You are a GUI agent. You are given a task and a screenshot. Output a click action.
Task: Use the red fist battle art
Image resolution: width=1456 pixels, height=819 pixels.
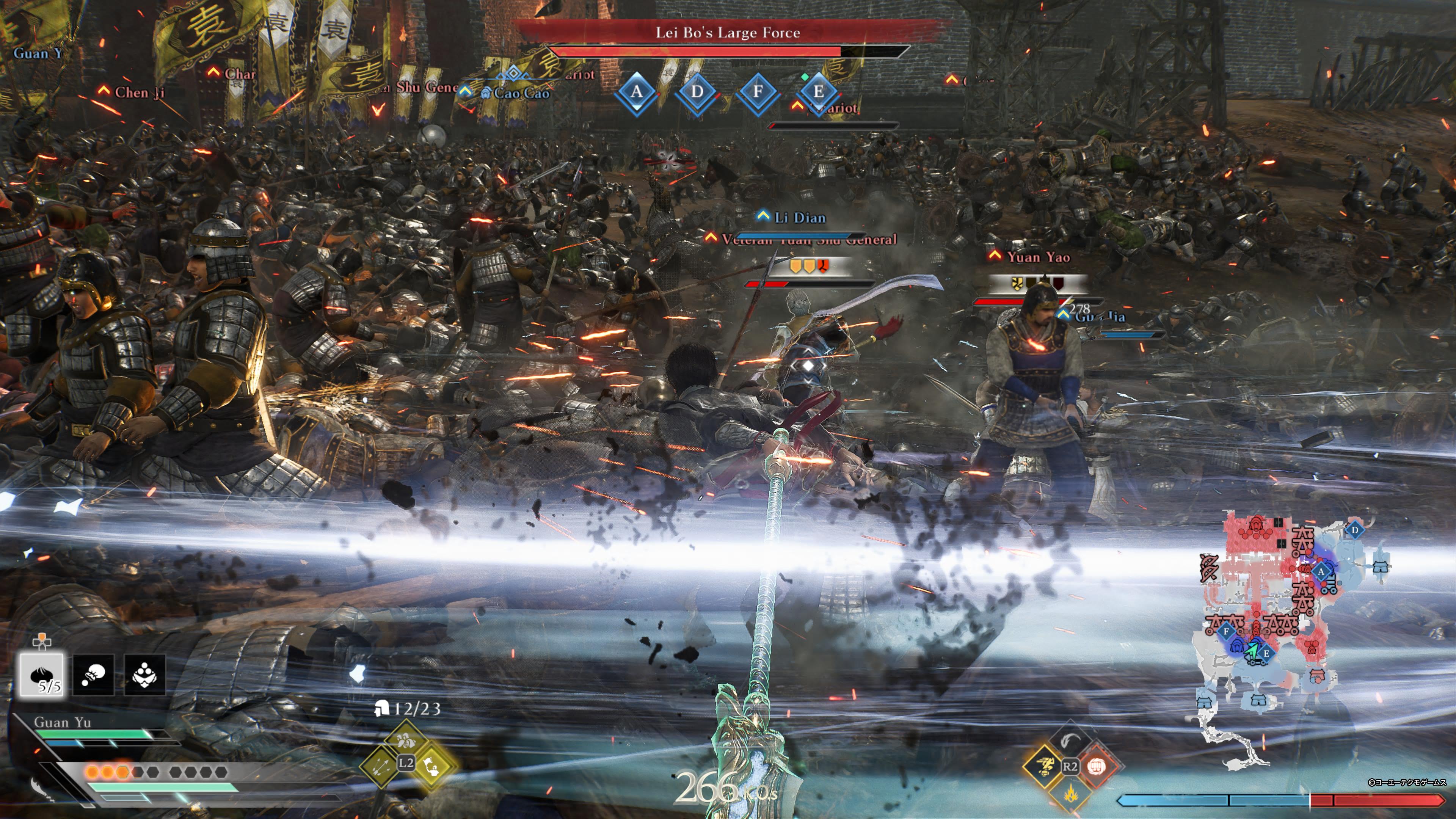[1097, 766]
